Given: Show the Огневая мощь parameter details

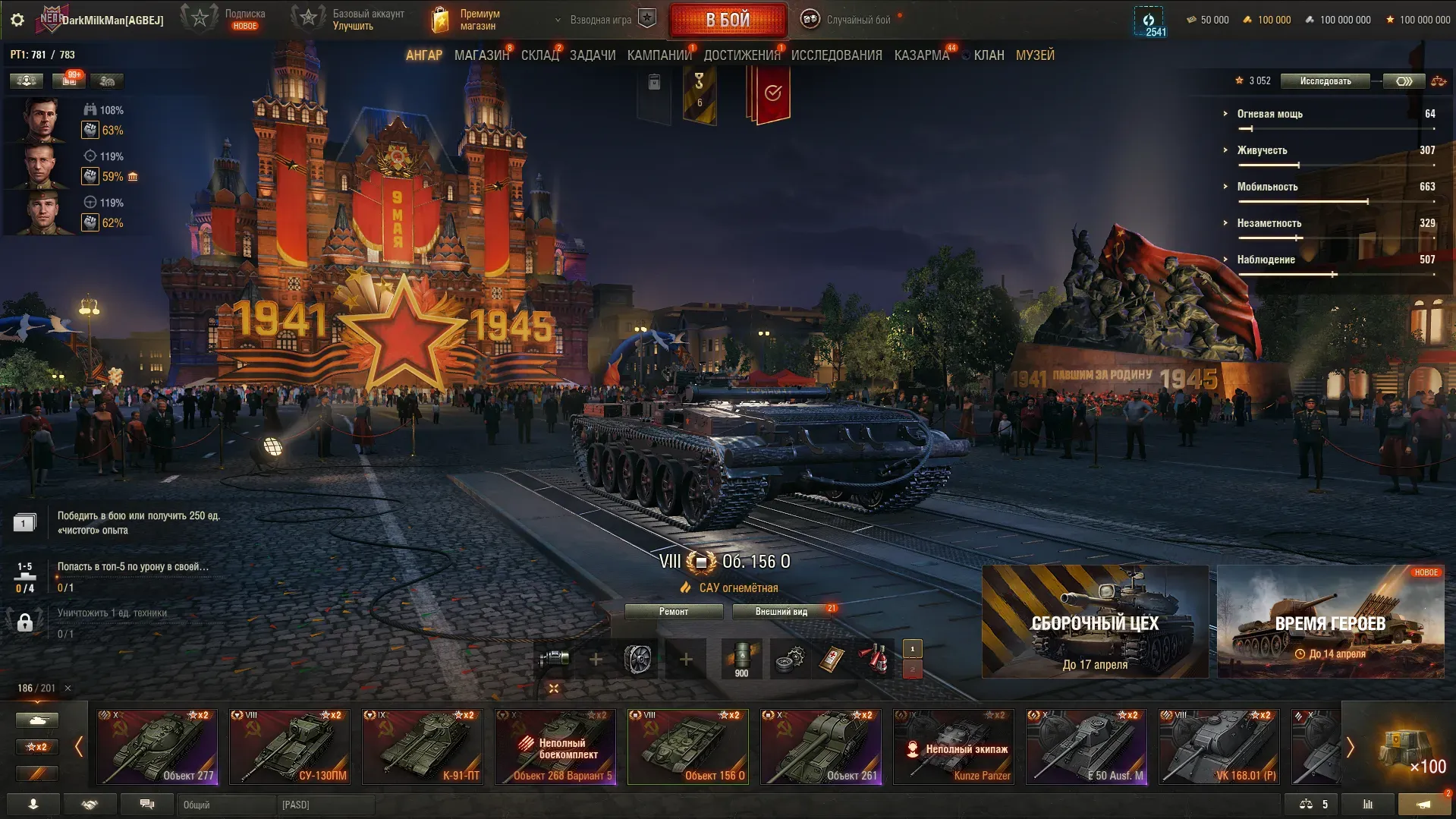Looking at the screenshot, I should pos(1269,114).
